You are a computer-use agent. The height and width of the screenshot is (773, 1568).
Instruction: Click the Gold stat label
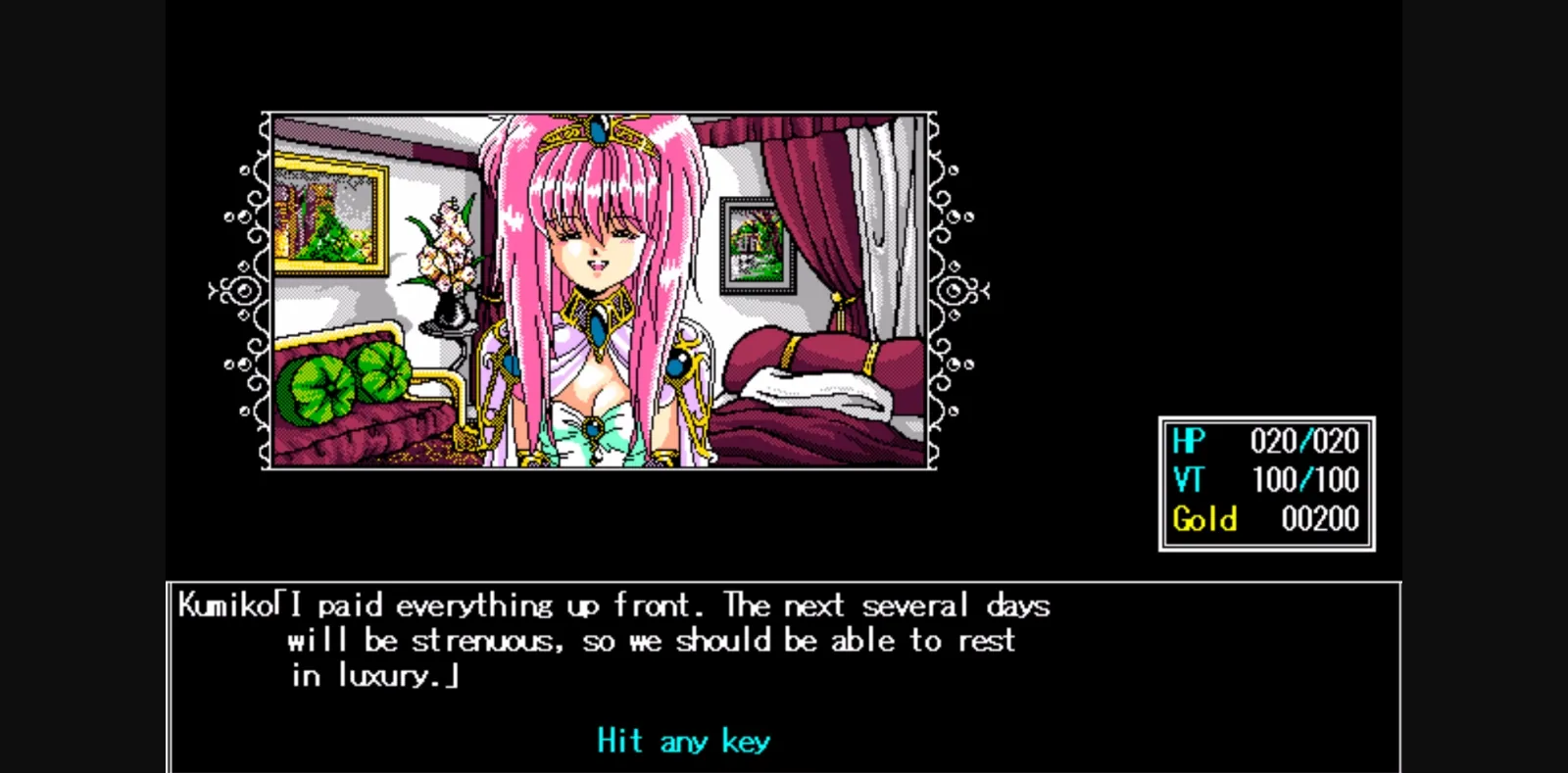point(1205,519)
